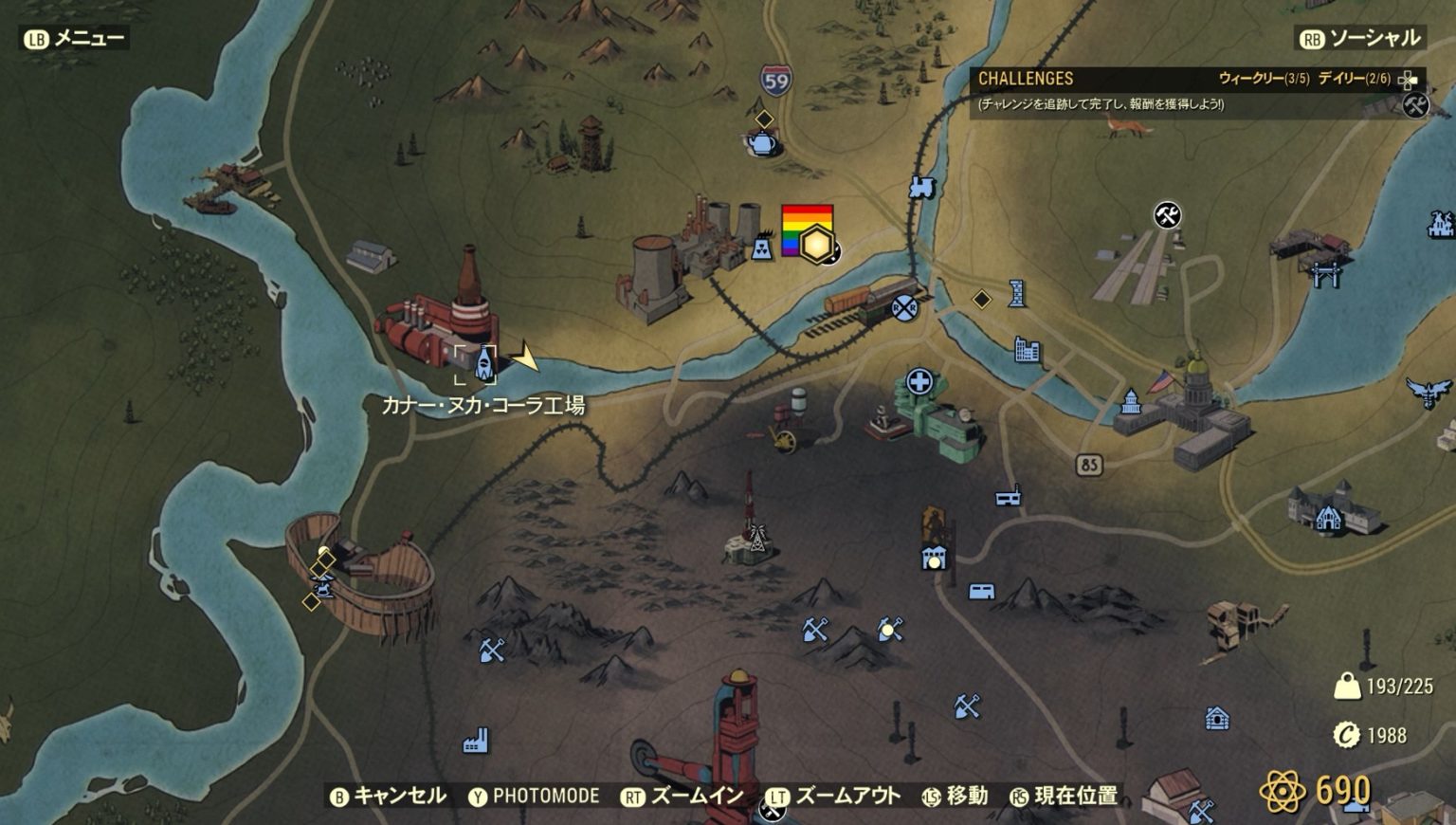Select the radio antenna tower marker
The image size is (1456, 825).
click(756, 537)
